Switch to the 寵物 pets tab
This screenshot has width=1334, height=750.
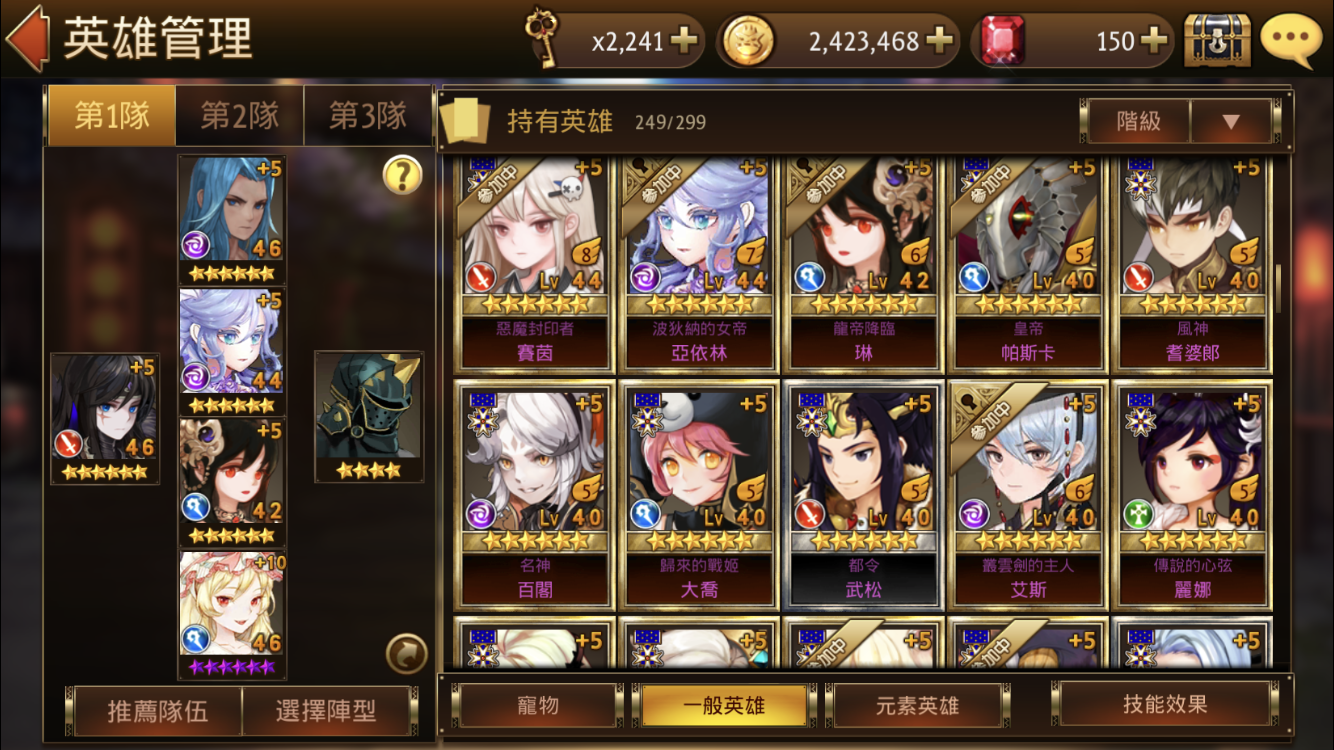538,705
